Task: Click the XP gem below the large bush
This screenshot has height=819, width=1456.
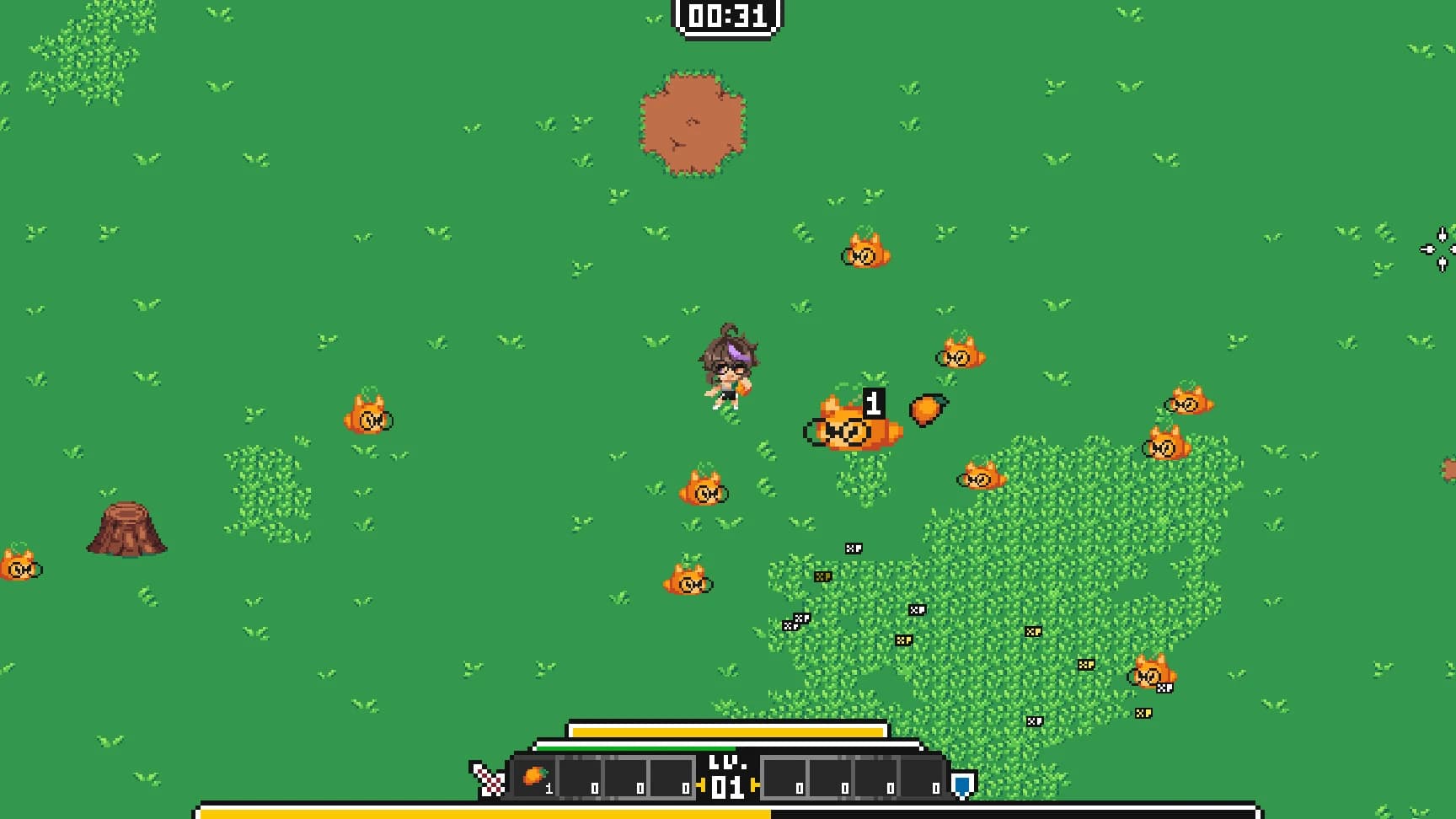Action: tap(1035, 722)
